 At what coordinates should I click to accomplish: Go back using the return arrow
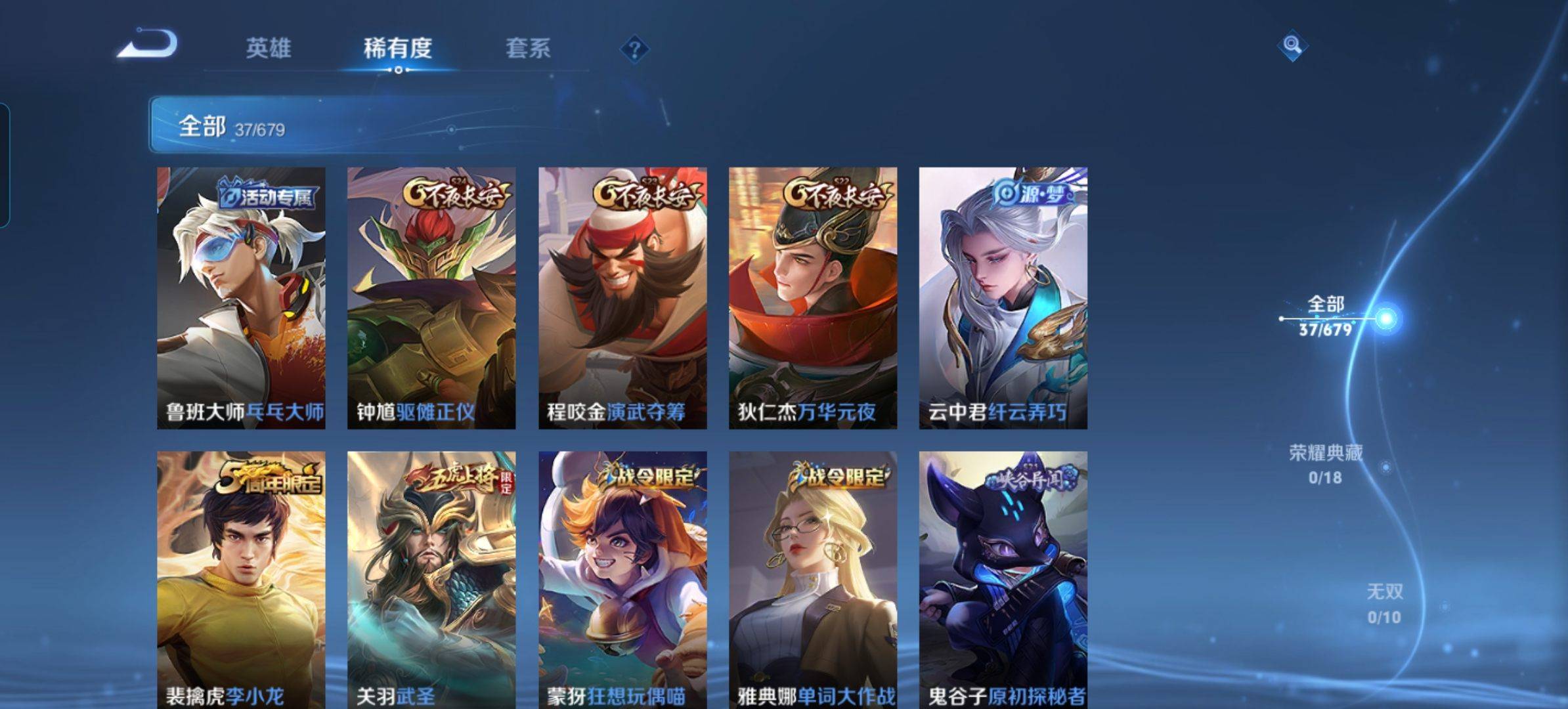(148, 45)
